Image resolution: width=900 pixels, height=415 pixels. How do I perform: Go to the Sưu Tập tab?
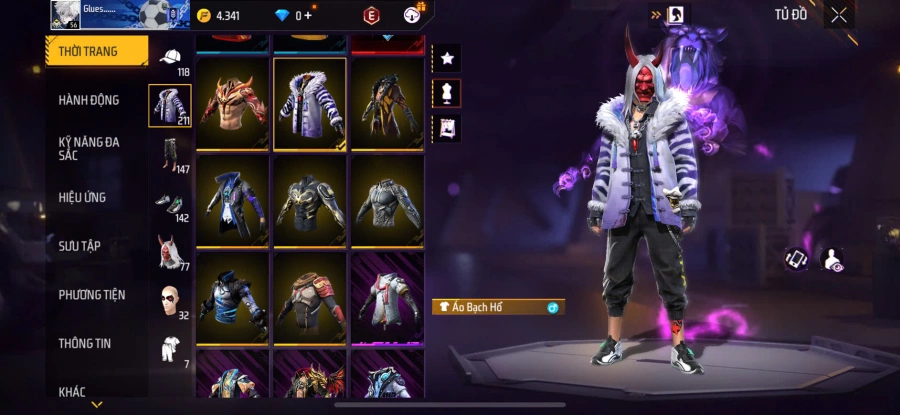(x=79, y=246)
